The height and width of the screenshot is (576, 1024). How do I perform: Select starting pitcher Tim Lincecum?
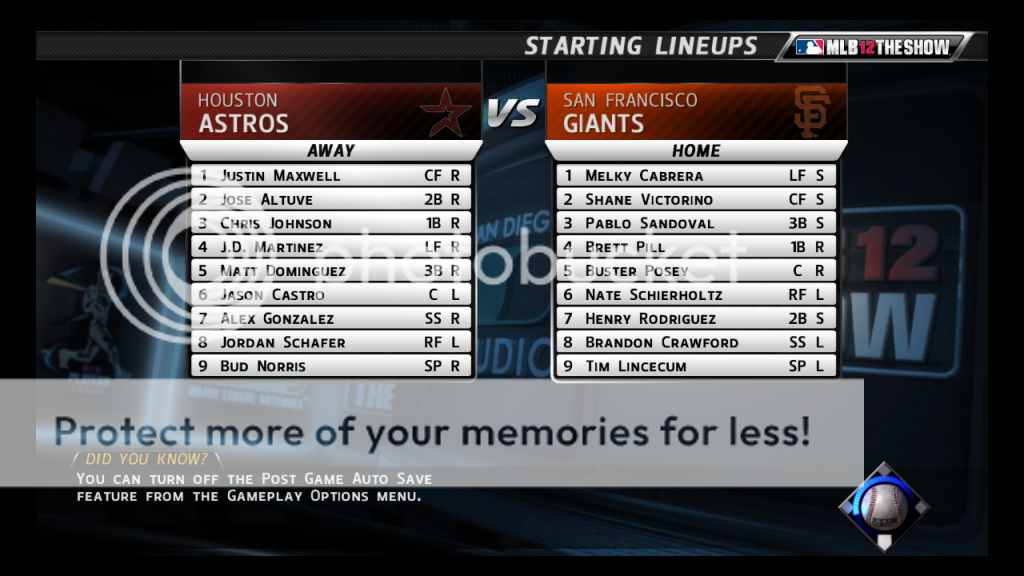[x=696, y=366]
